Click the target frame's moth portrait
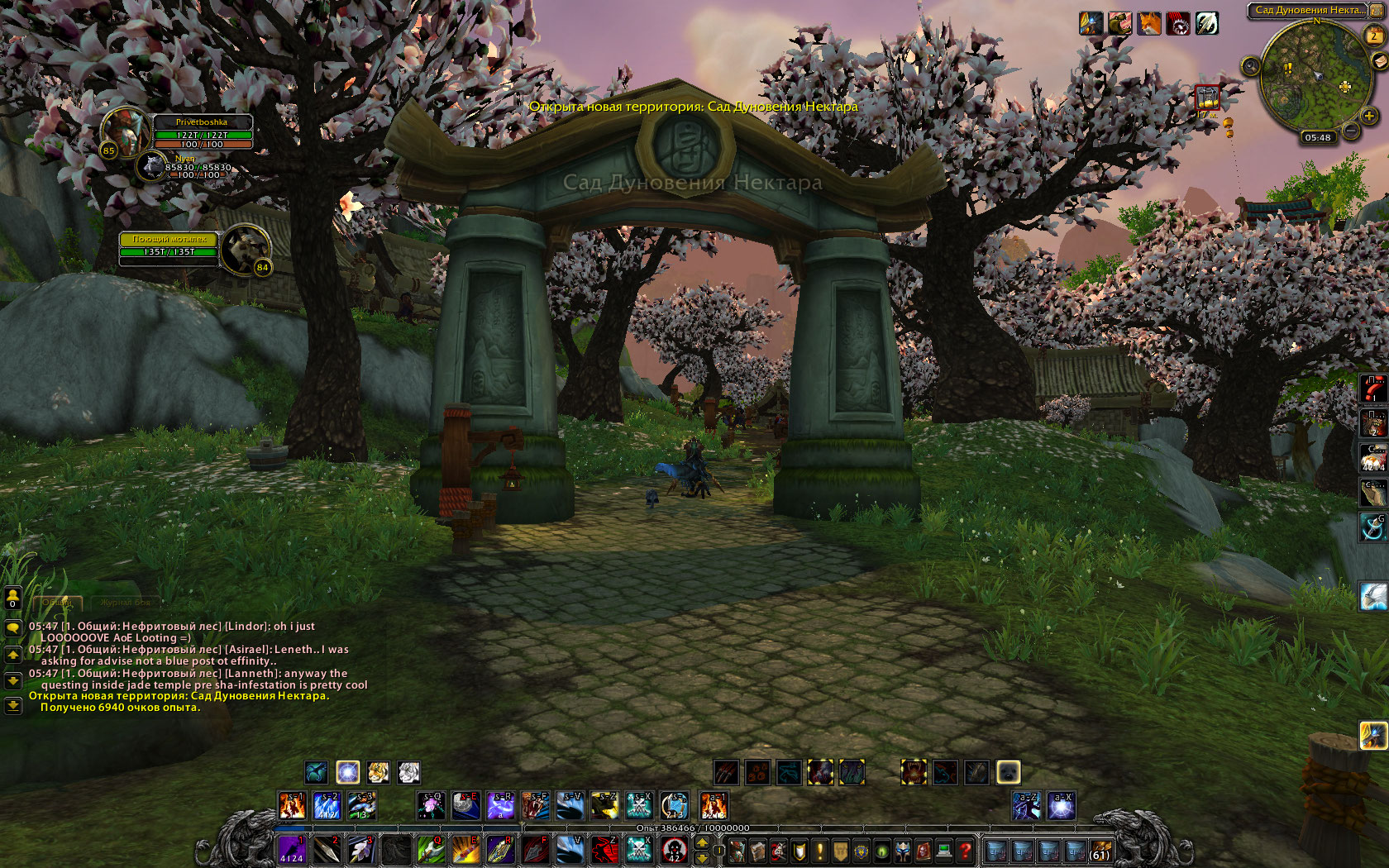 [x=246, y=247]
